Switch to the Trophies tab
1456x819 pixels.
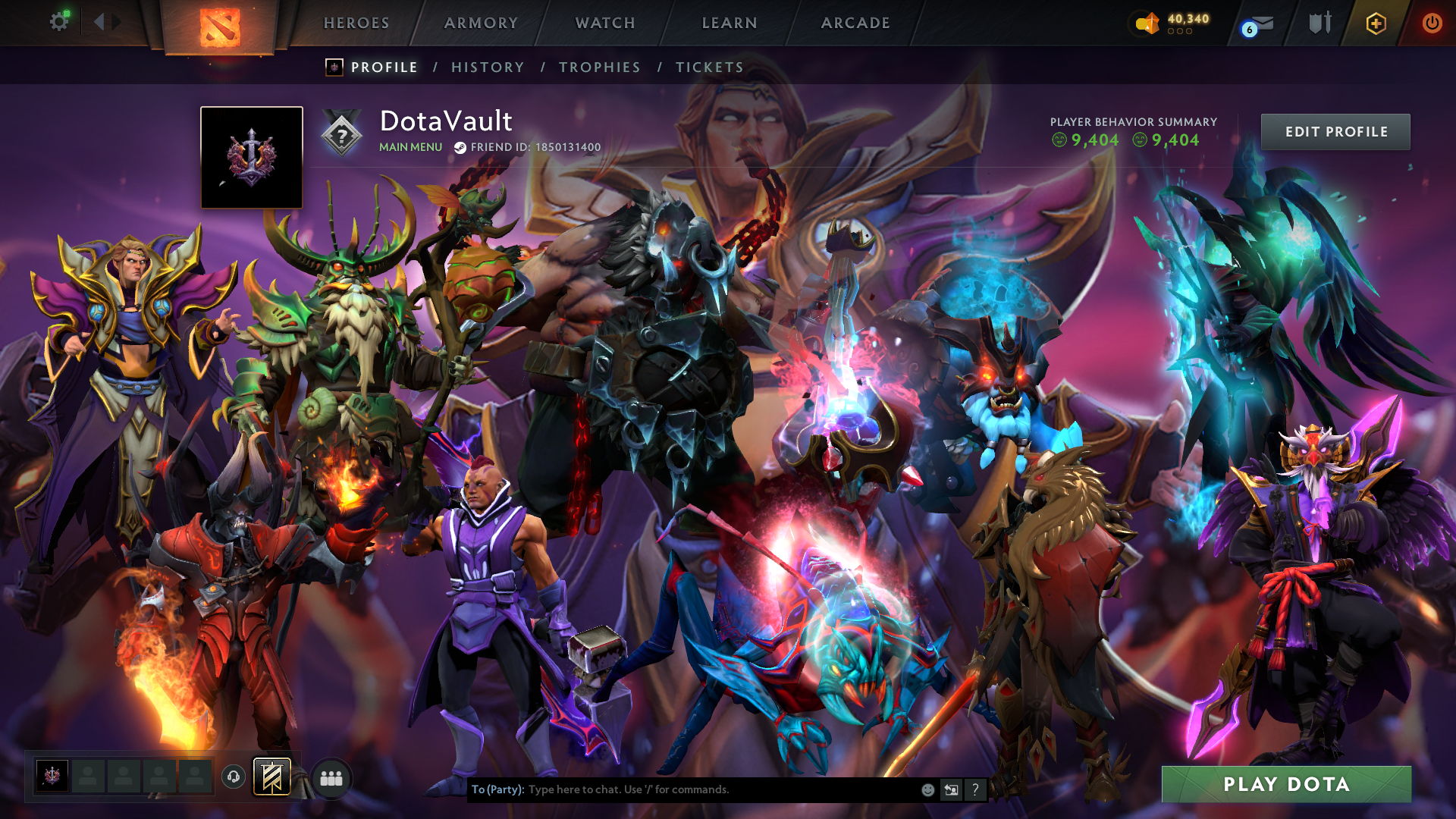(600, 67)
